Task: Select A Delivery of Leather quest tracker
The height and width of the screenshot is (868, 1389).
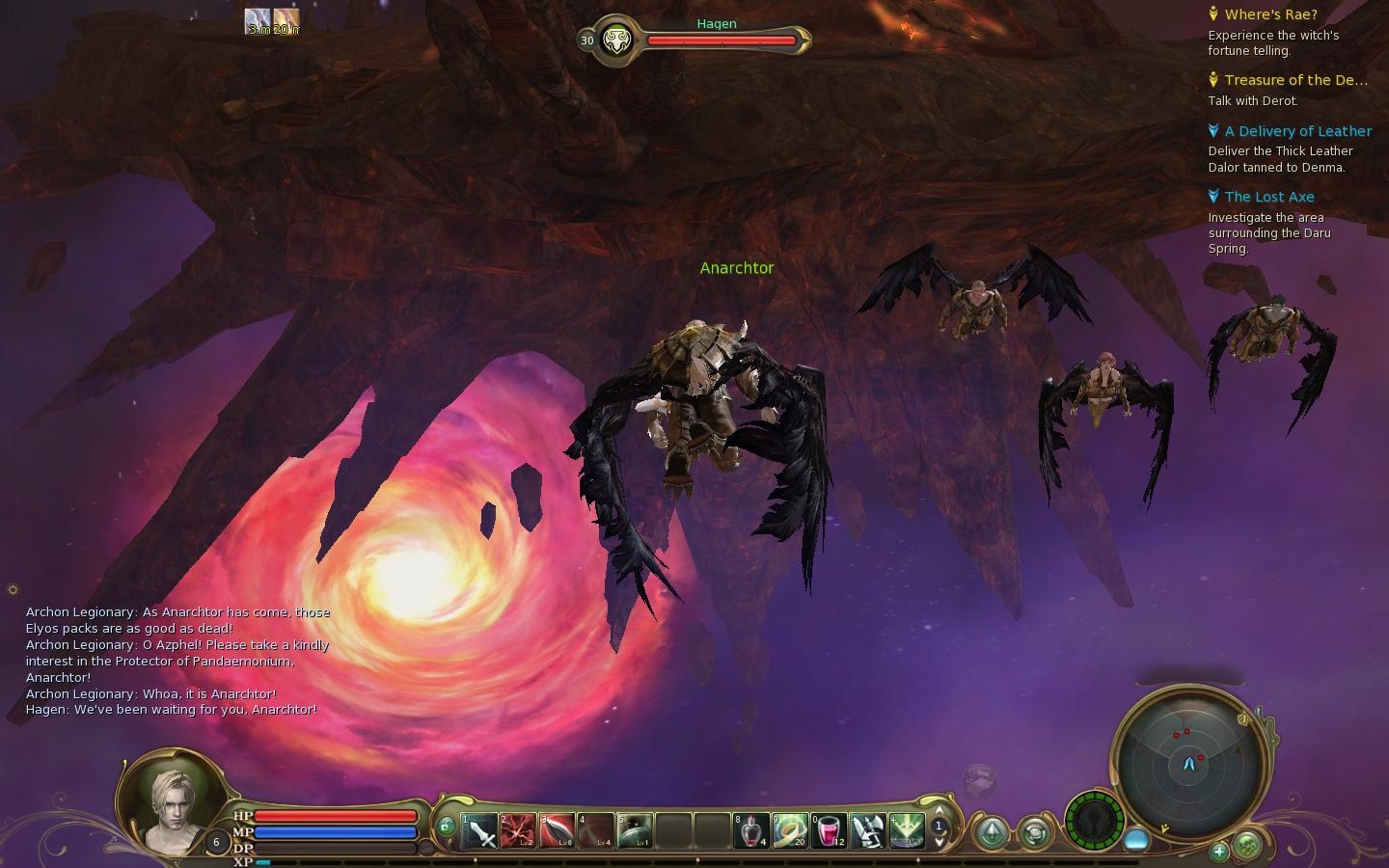Action: coord(1297,131)
